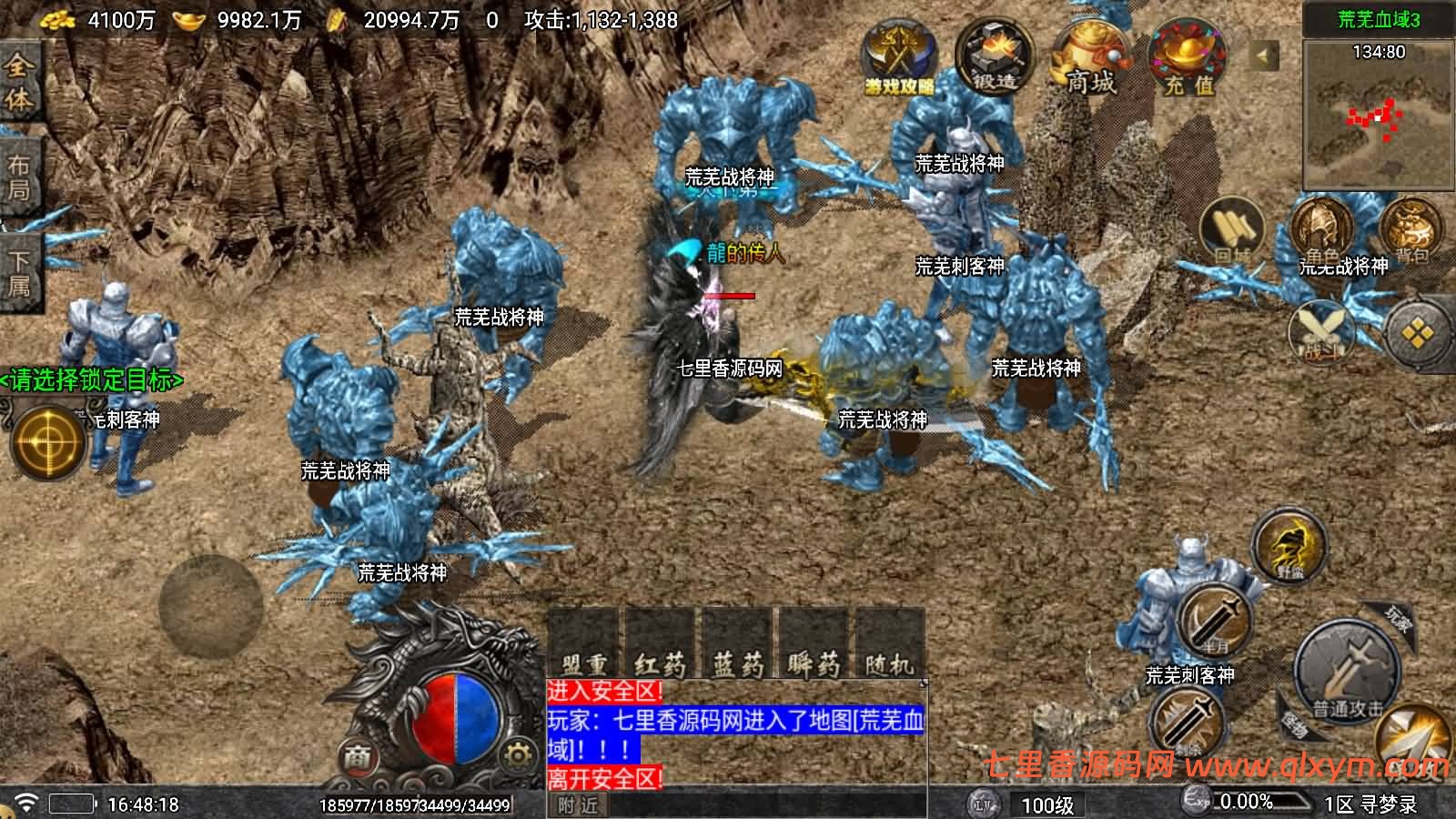Open the 角色 character sheet
Image resolution: width=1456 pixels, height=819 pixels.
click(1321, 231)
